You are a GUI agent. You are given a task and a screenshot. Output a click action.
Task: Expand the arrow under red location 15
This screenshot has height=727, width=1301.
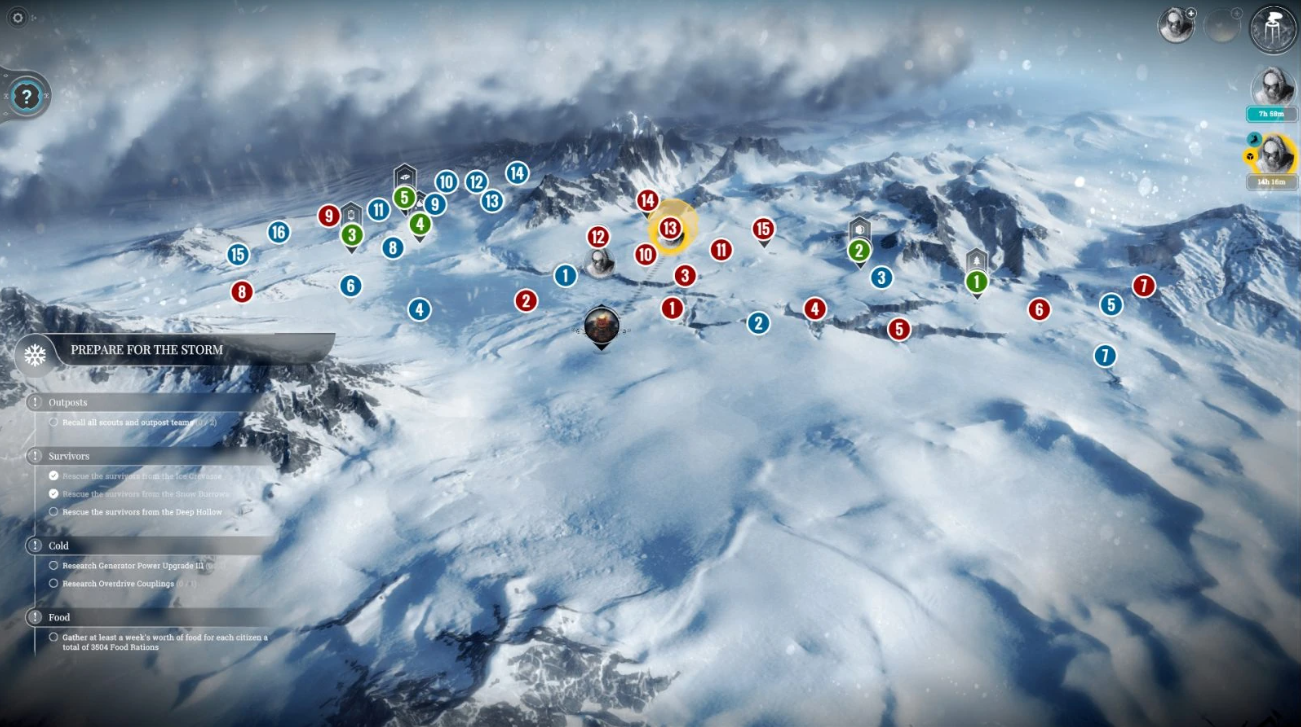763,241
